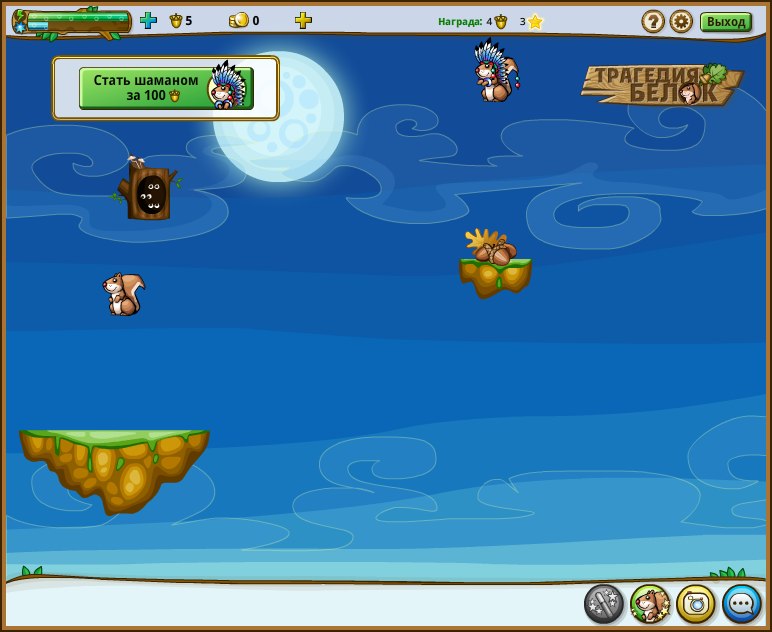
Task: Buy more coins with the yellow plus
Action: coord(303,20)
